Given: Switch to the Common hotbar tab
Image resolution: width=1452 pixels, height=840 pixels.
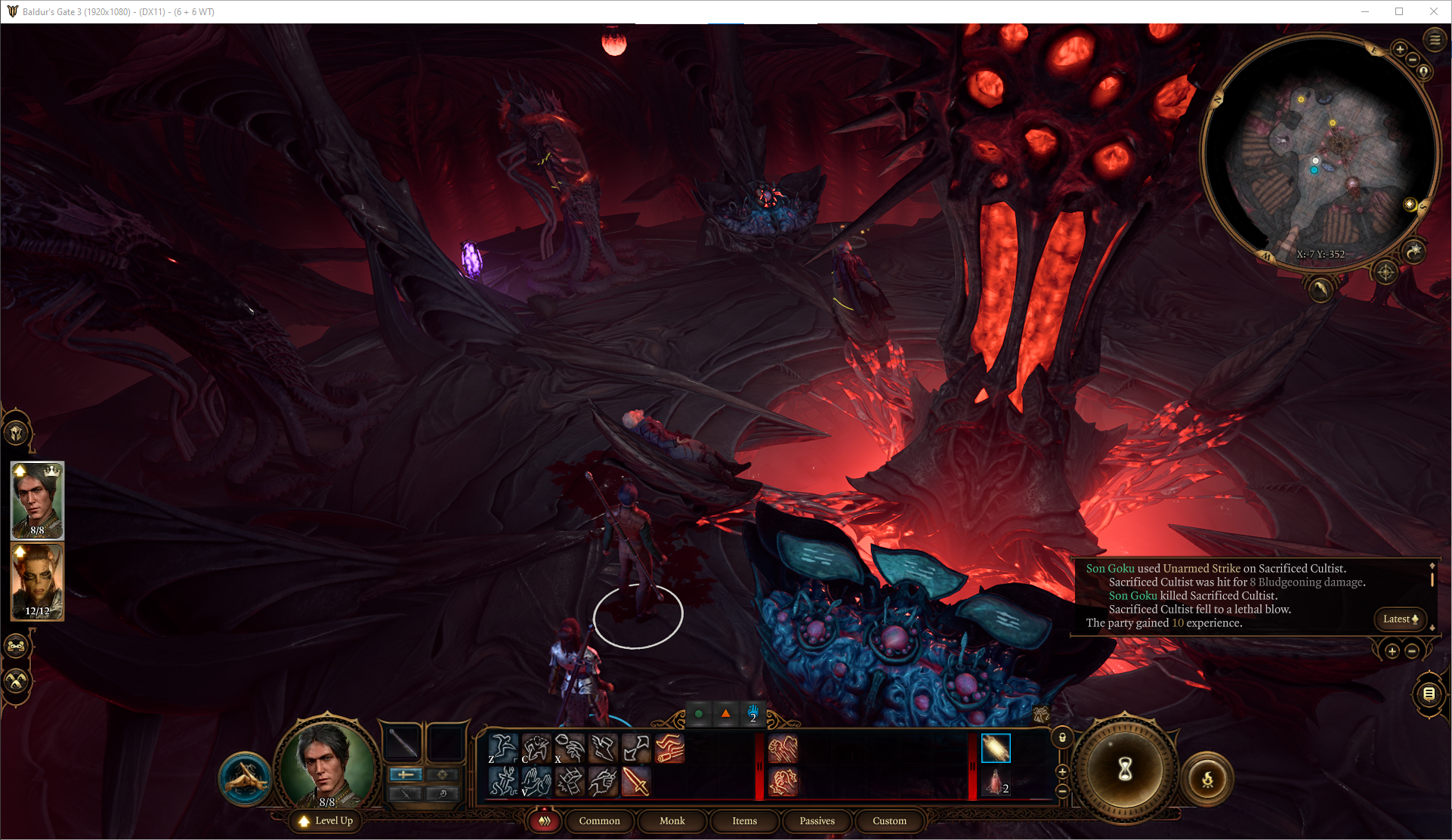Looking at the screenshot, I should coord(599,820).
